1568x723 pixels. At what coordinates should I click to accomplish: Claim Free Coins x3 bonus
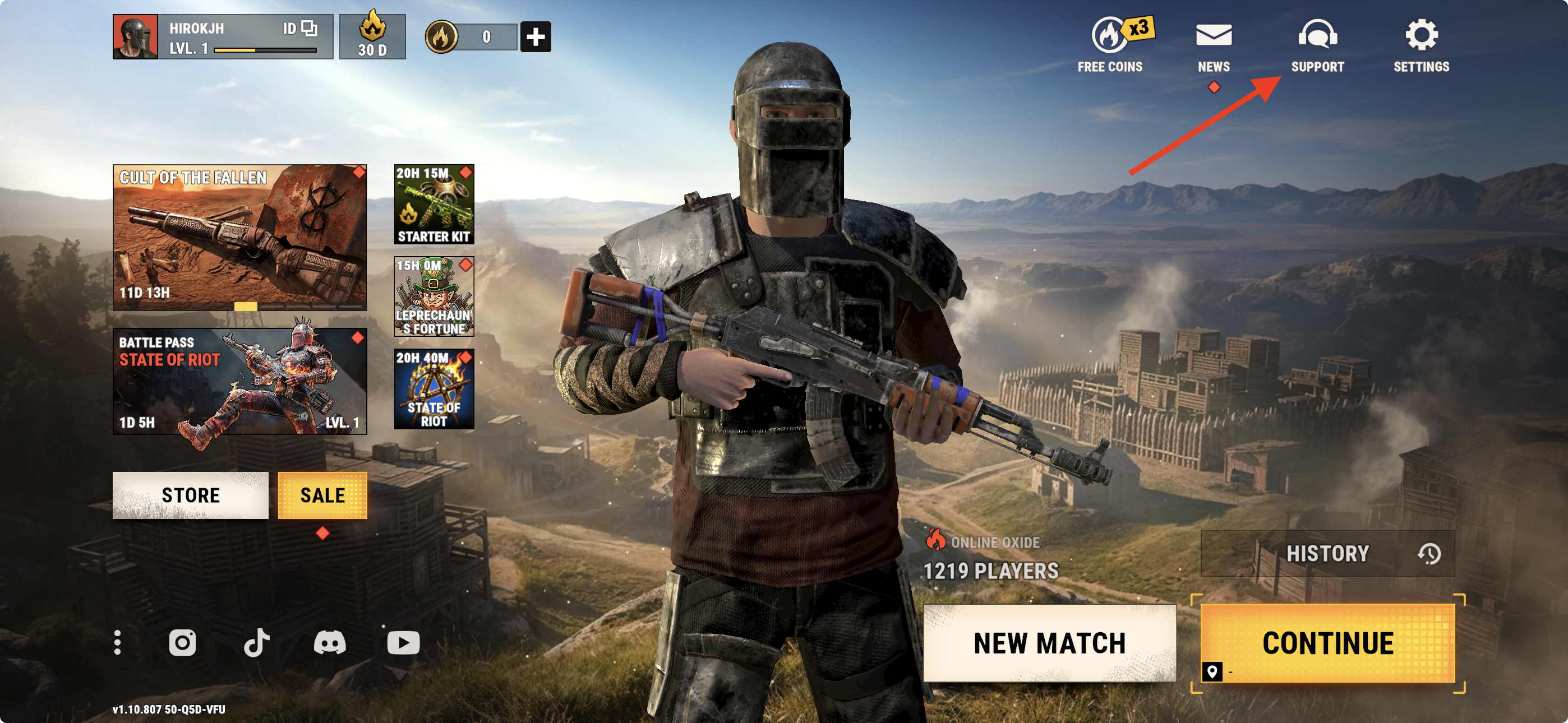coord(1110,44)
